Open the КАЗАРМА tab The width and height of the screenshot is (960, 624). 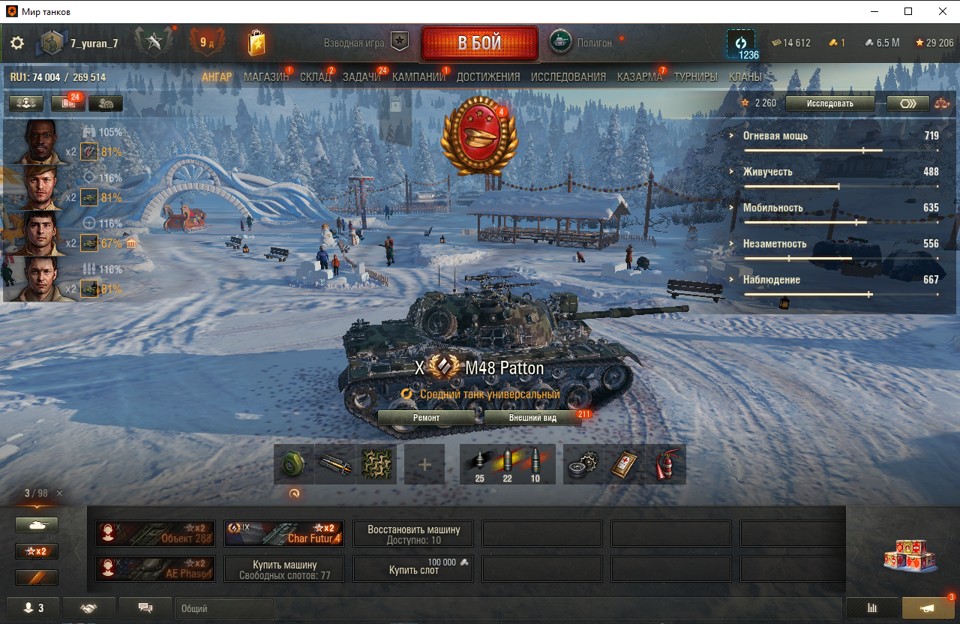[x=639, y=77]
